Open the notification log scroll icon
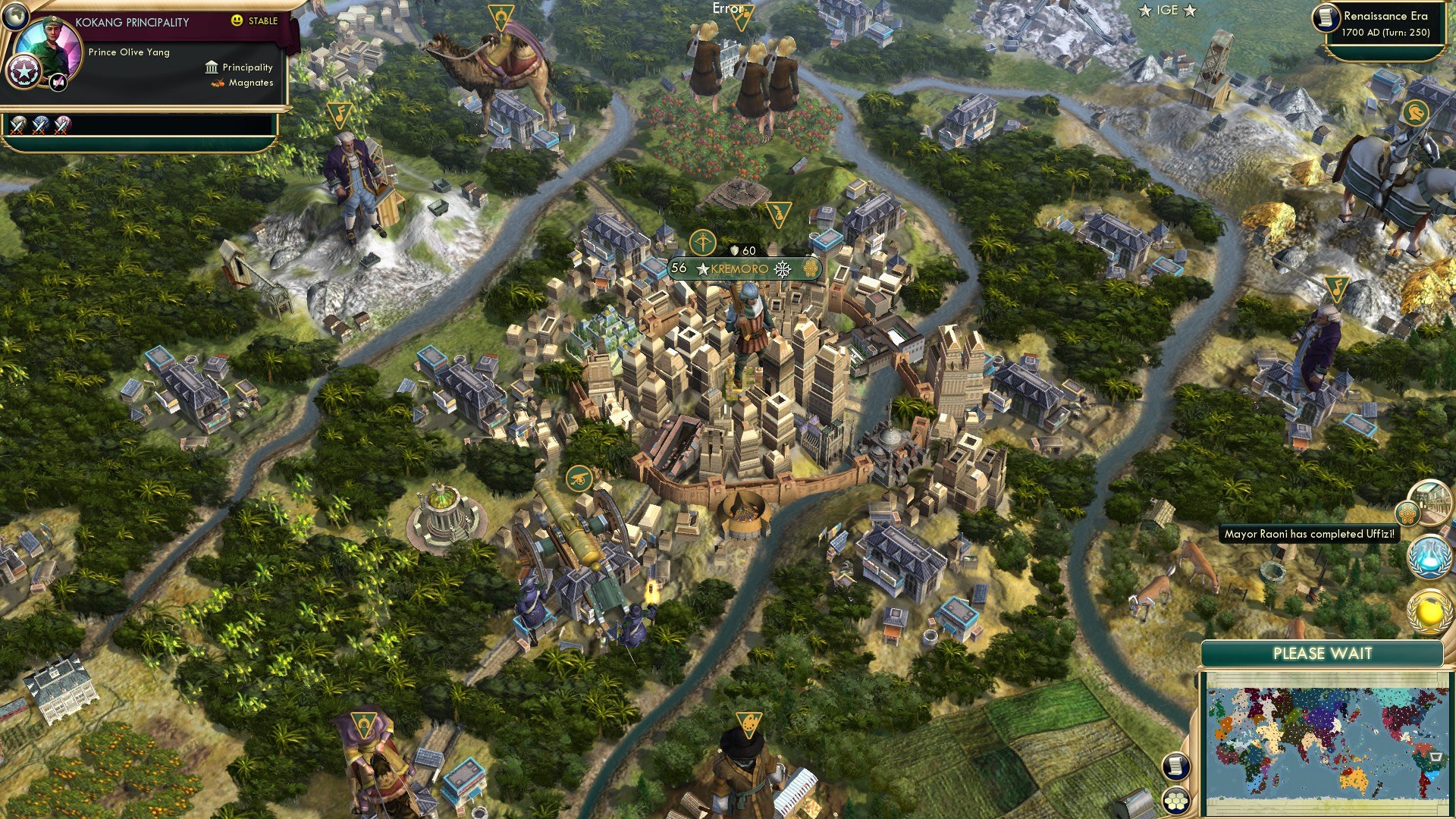This screenshot has width=1456, height=819. tap(1175, 767)
